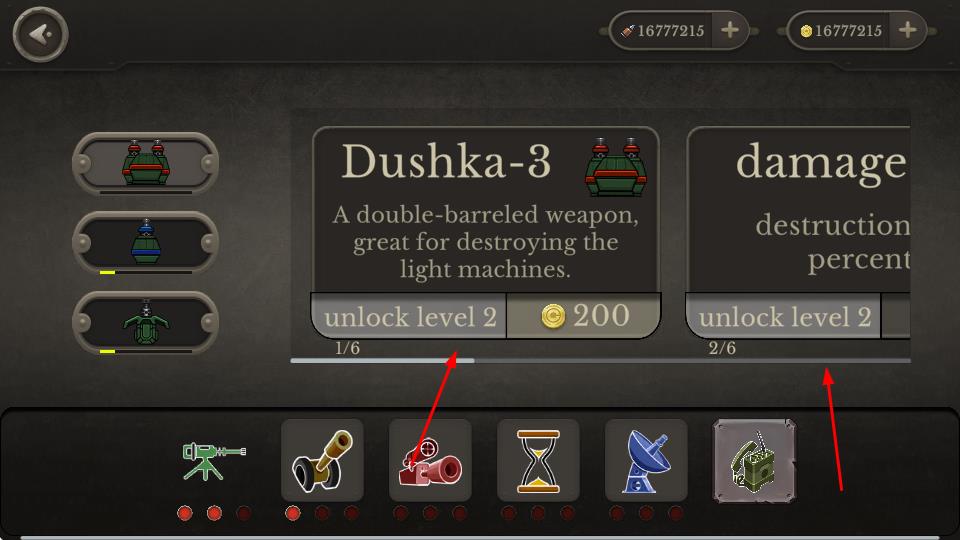The image size is (960, 540).
Task: Switch to the red rocket launcher category
Action: pos(430,461)
